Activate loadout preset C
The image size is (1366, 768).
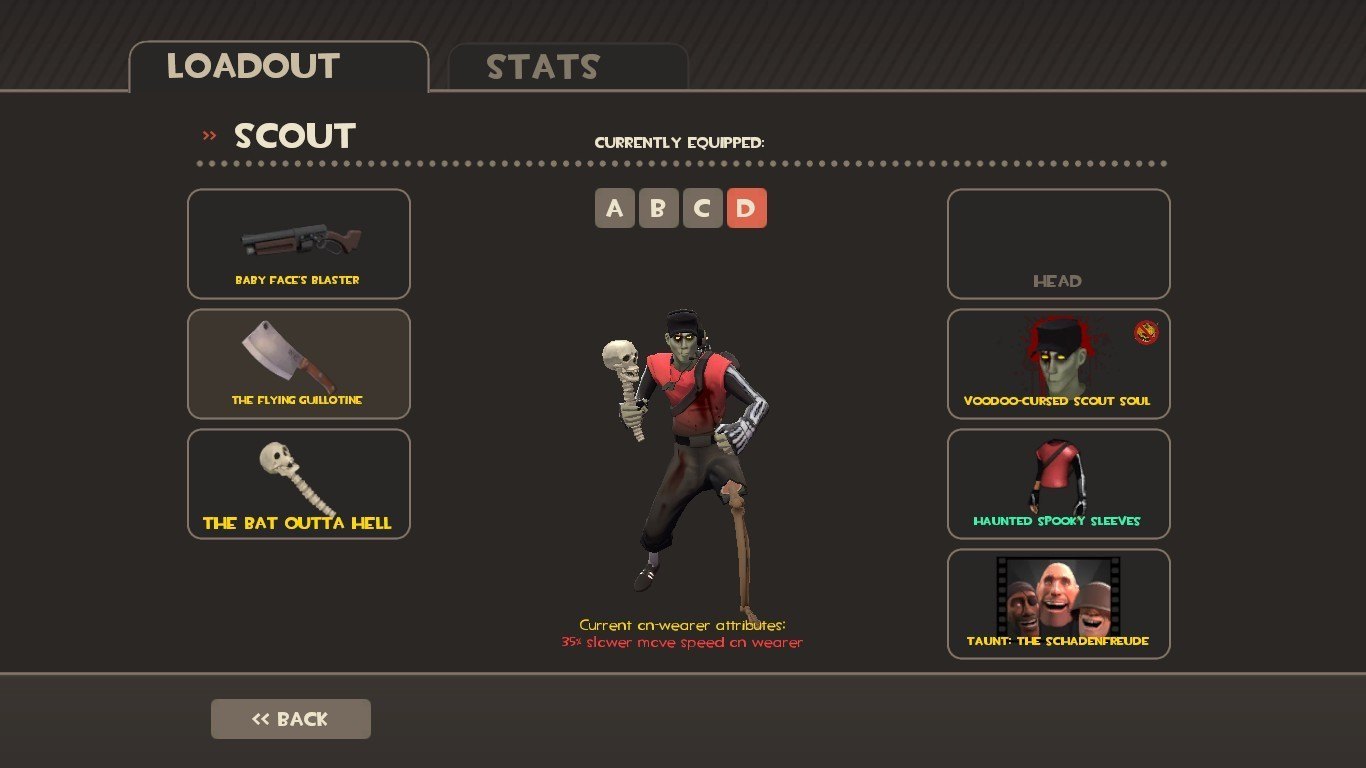pyautogui.click(x=702, y=209)
